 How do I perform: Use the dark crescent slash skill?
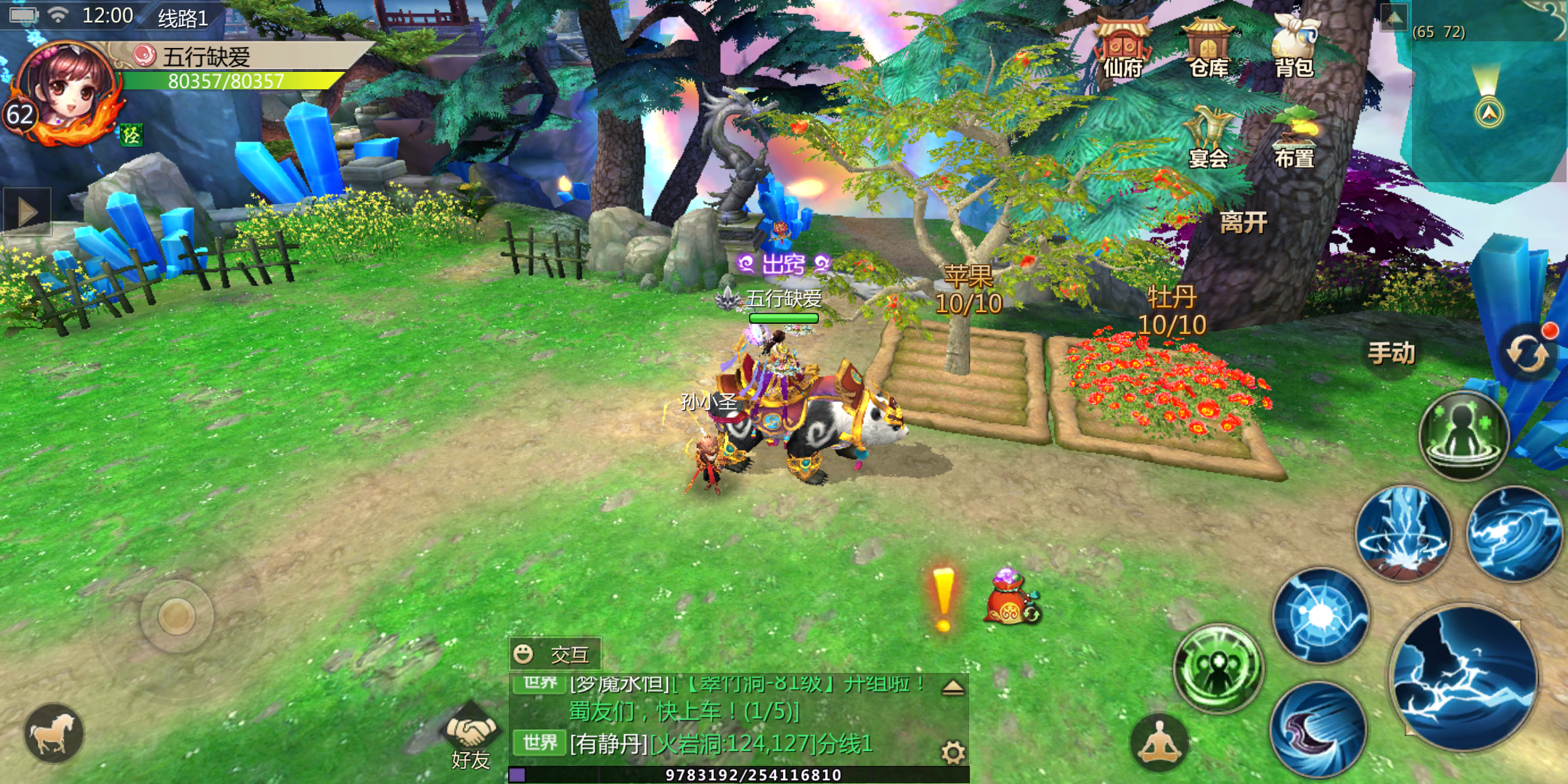1318,729
